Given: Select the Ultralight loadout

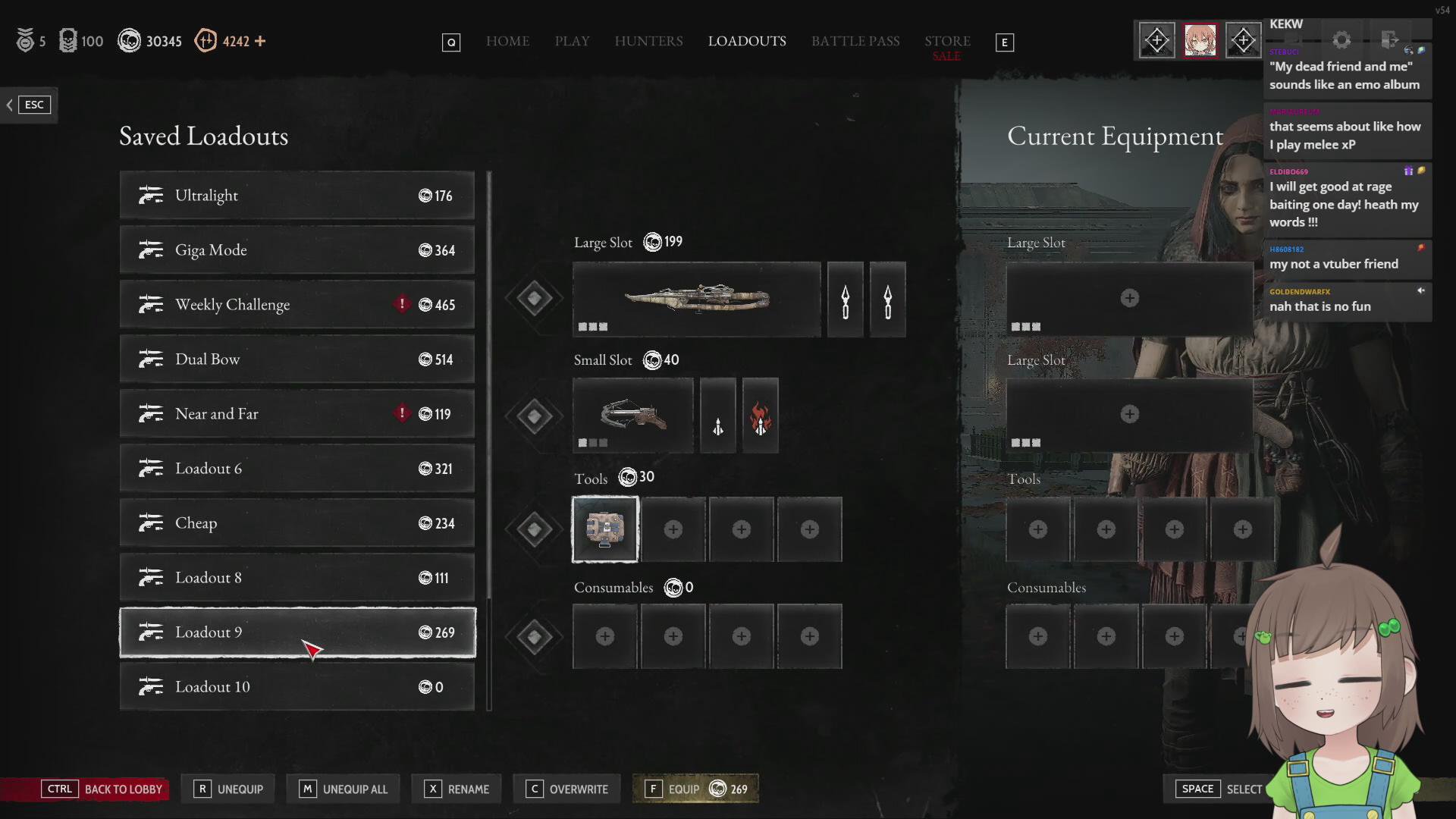Looking at the screenshot, I should point(297,196).
